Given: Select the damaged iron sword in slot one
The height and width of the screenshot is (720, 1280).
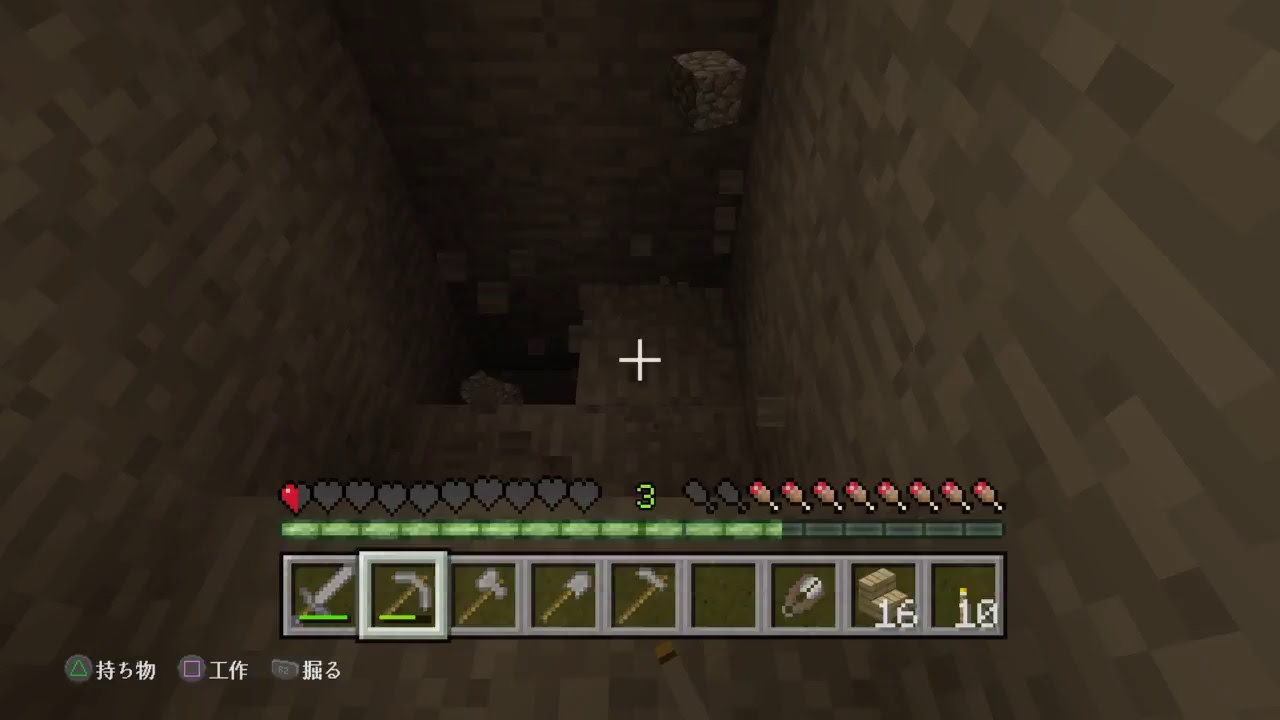Looking at the screenshot, I should [322, 595].
